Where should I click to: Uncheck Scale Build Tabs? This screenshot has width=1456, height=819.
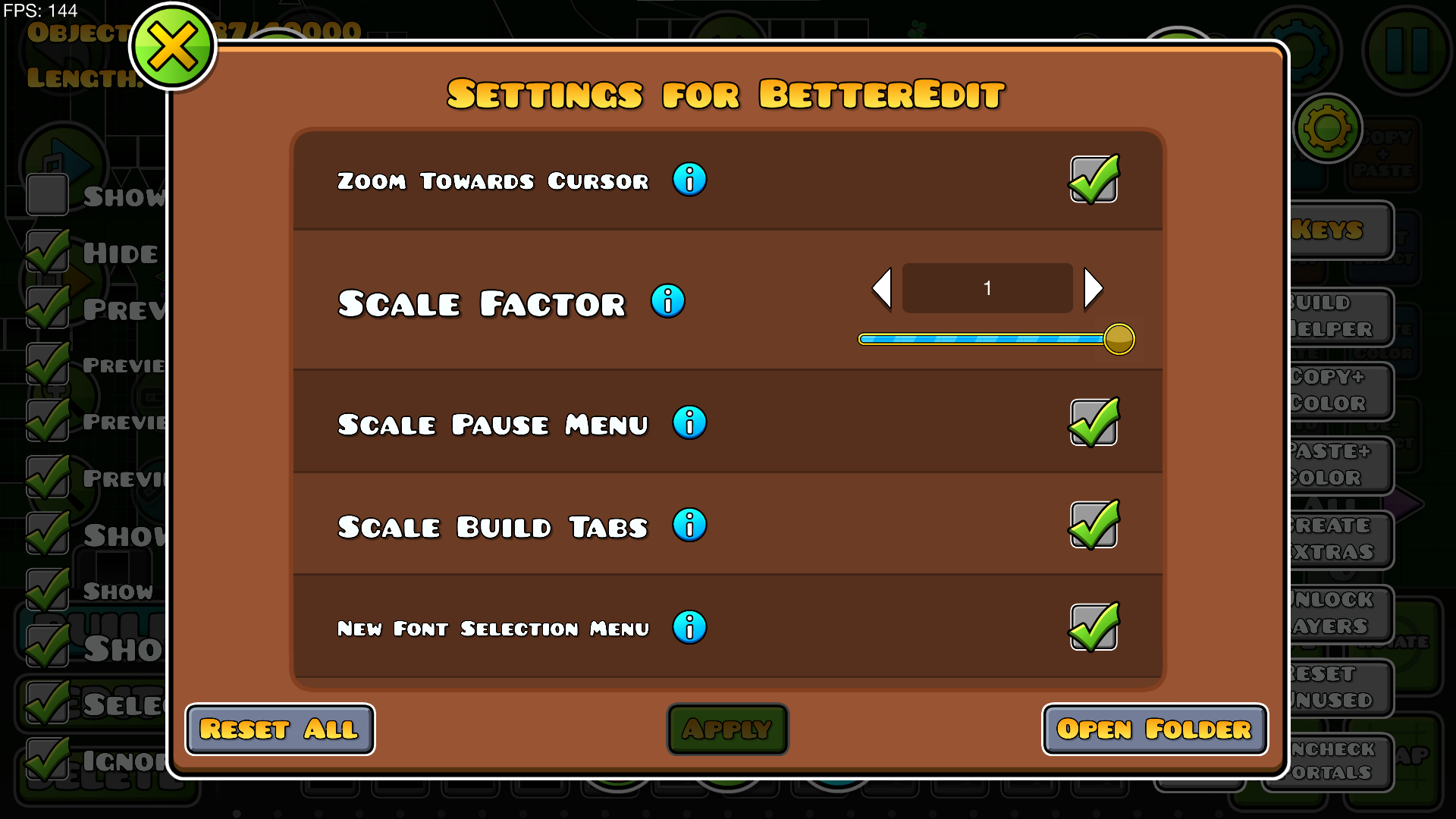click(1094, 525)
